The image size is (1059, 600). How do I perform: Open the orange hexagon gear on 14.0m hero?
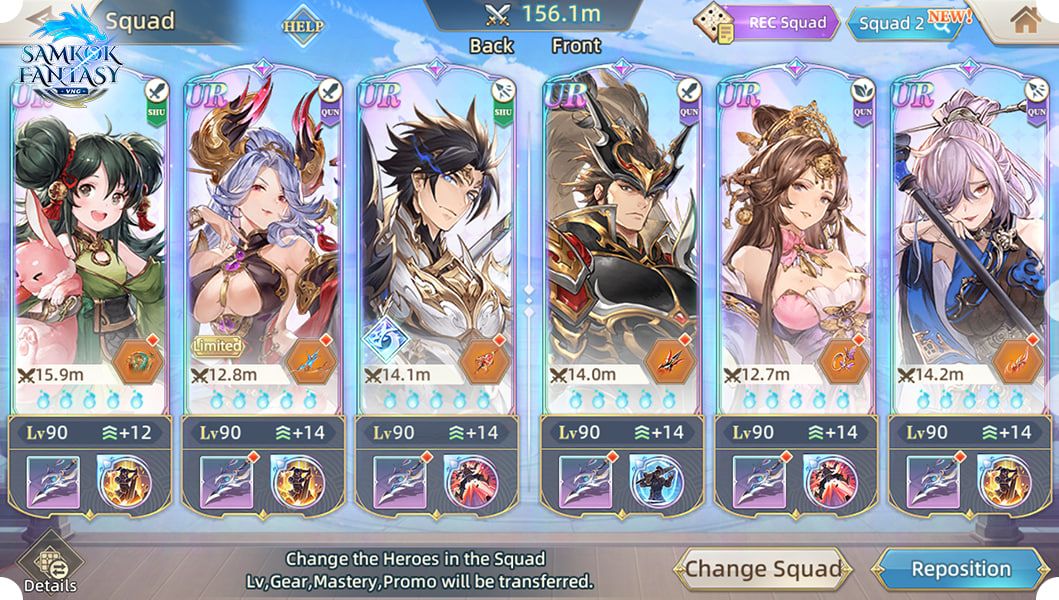pyautogui.click(x=669, y=362)
